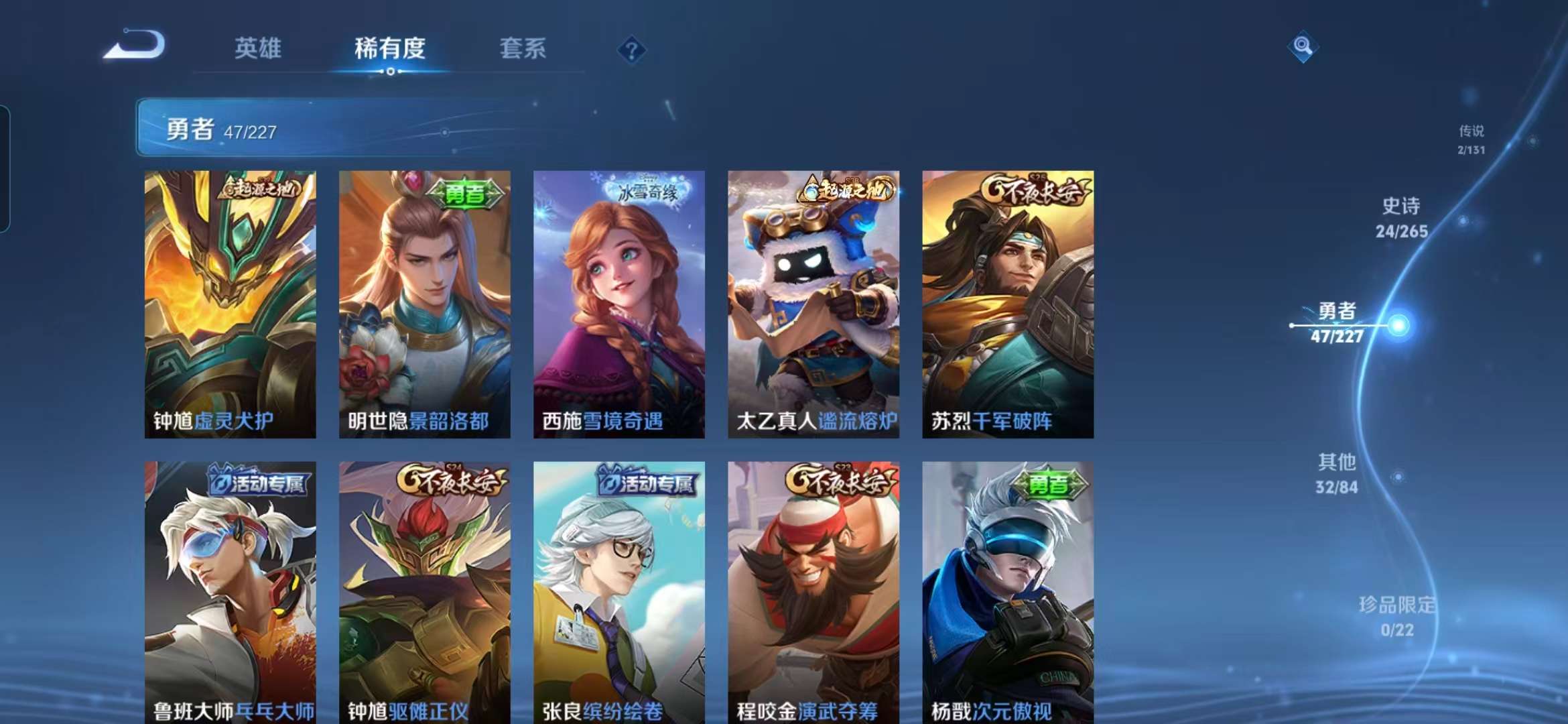Click the help question mark icon
1568x724 pixels.
pos(630,48)
